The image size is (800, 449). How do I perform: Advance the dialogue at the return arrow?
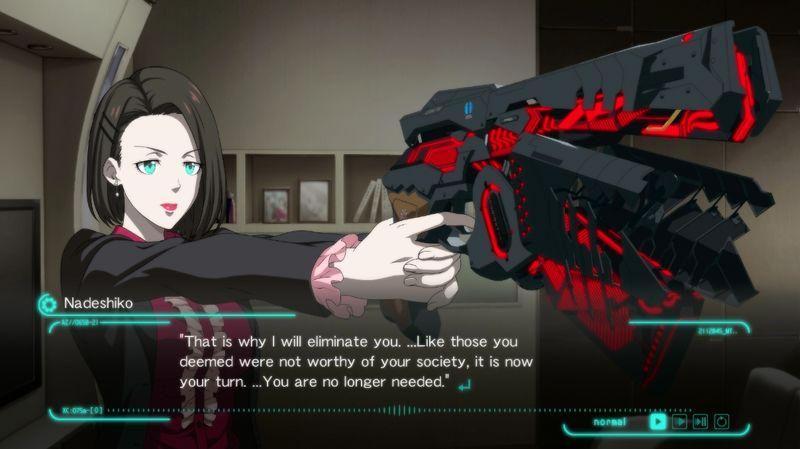pyautogui.click(x=463, y=383)
